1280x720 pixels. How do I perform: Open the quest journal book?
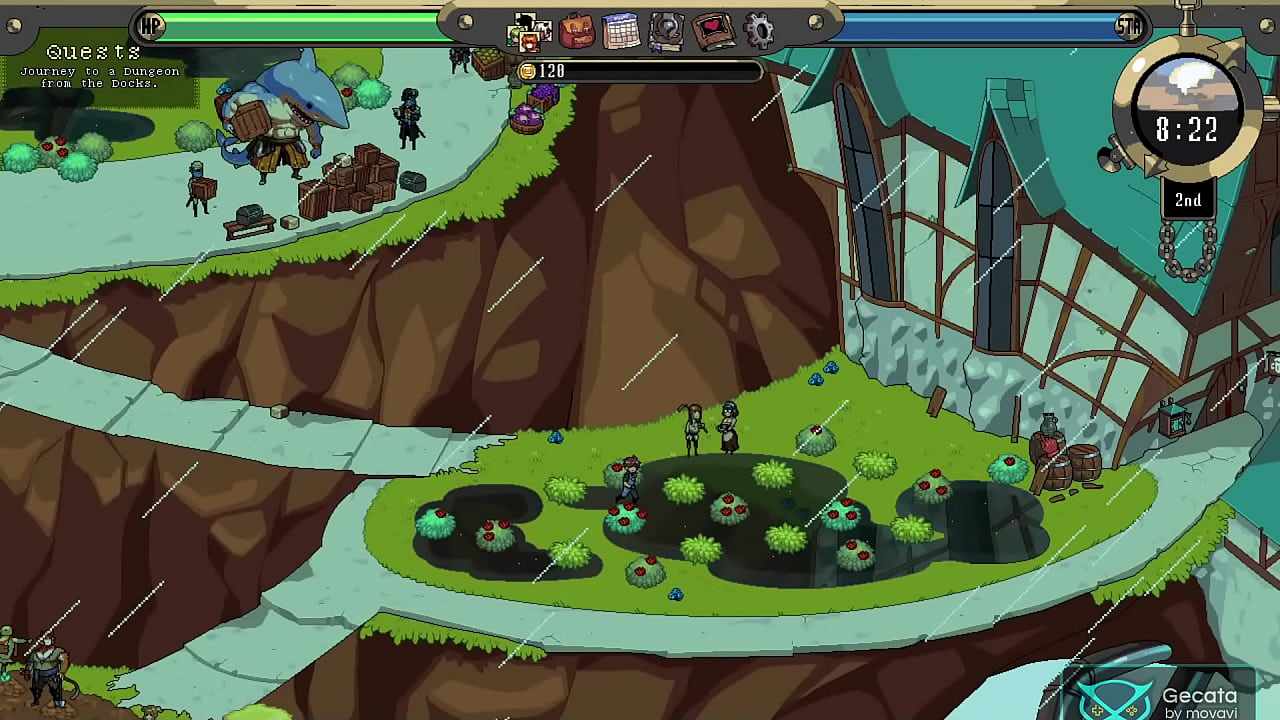[666, 32]
